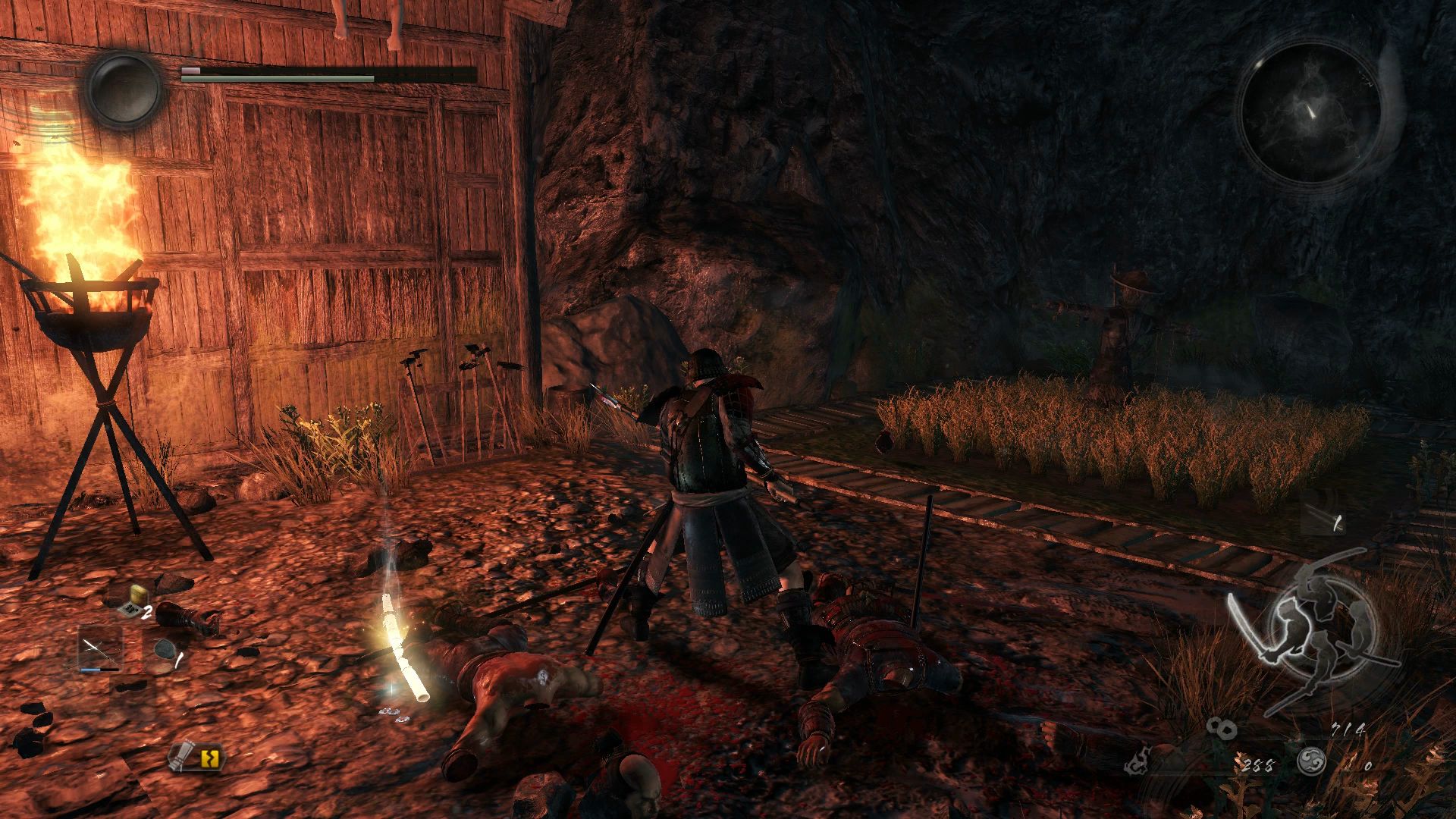Select the guardian spirit emblem

pyautogui.click(x=124, y=89)
